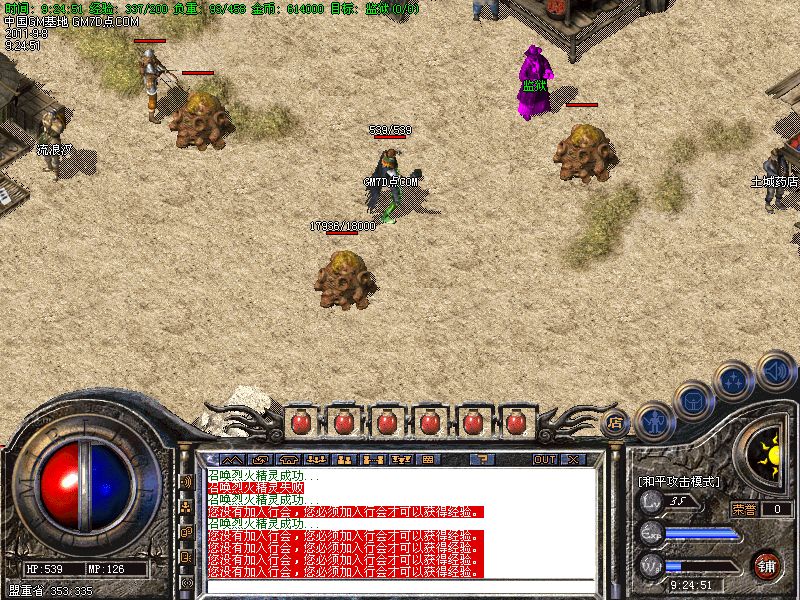The width and height of the screenshot is (800, 600).
Task: Use the first red potion belt slot
Action: pyautogui.click(x=299, y=422)
